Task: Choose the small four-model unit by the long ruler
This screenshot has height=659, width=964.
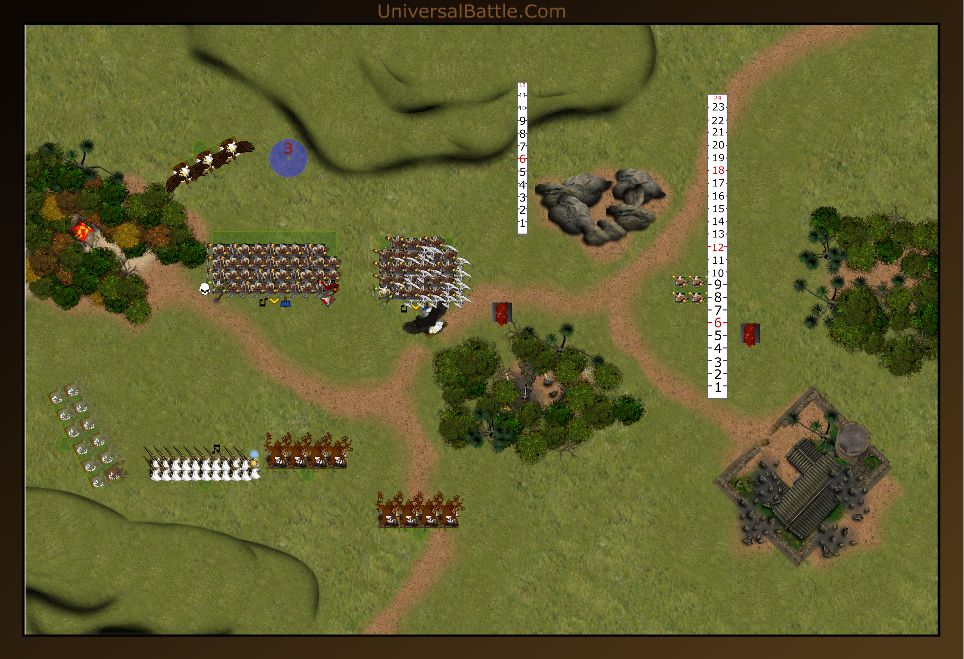Action: pos(688,289)
